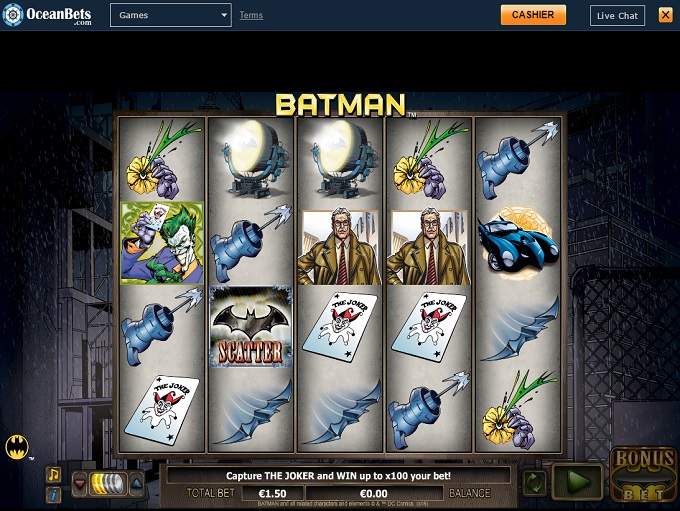Viewport: 680px width, 511px height.
Task: Select the coin stack bet chips
Action: [106, 484]
